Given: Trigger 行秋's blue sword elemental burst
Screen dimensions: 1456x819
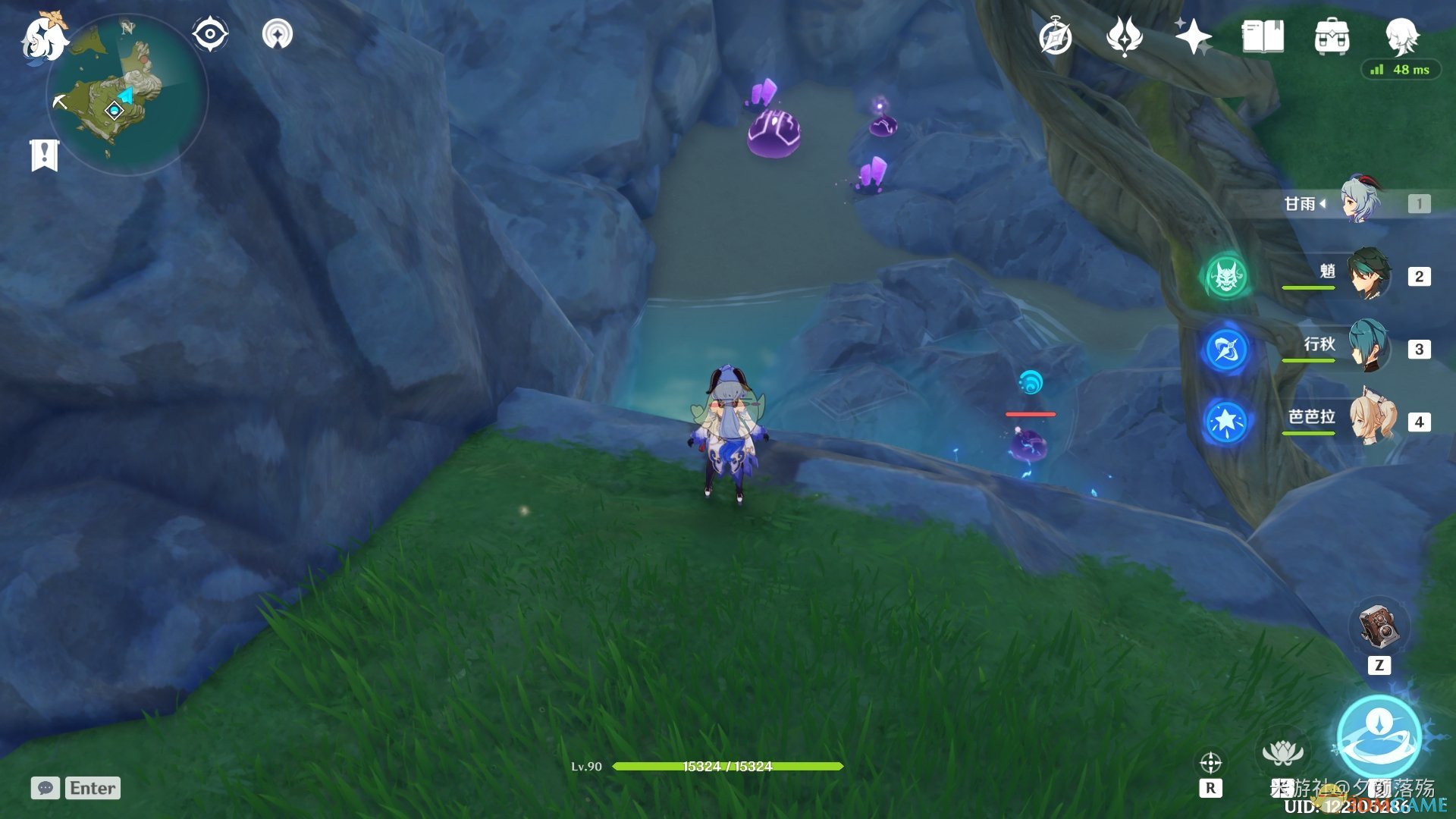Looking at the screenshot, I should coord(1226,349).
